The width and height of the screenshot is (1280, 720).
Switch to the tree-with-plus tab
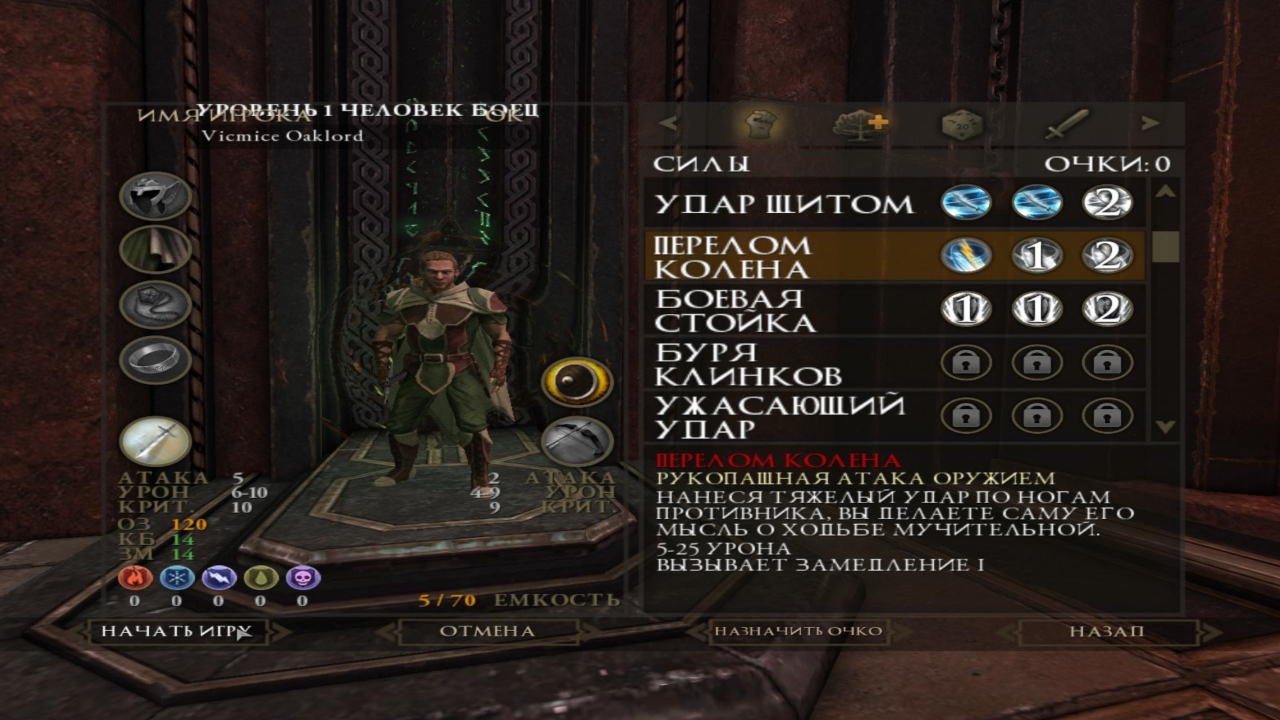[860, 124]
